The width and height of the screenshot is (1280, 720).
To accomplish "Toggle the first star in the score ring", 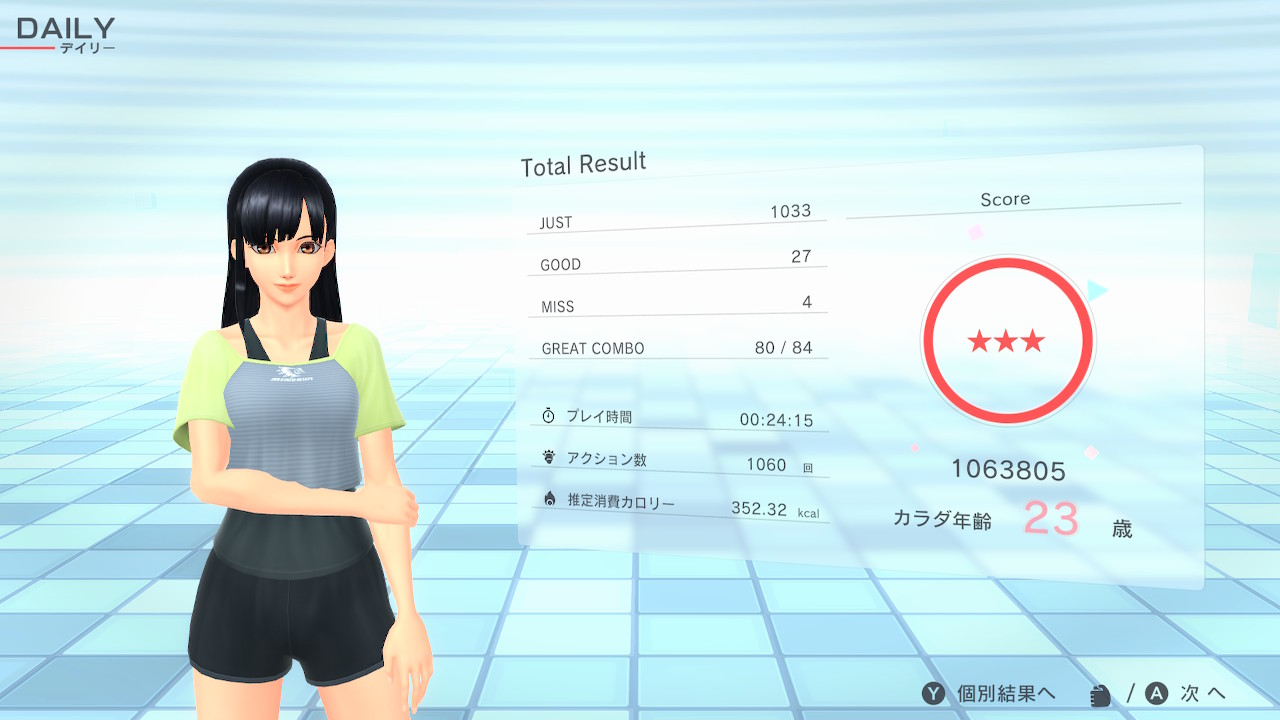I will 977,341.
